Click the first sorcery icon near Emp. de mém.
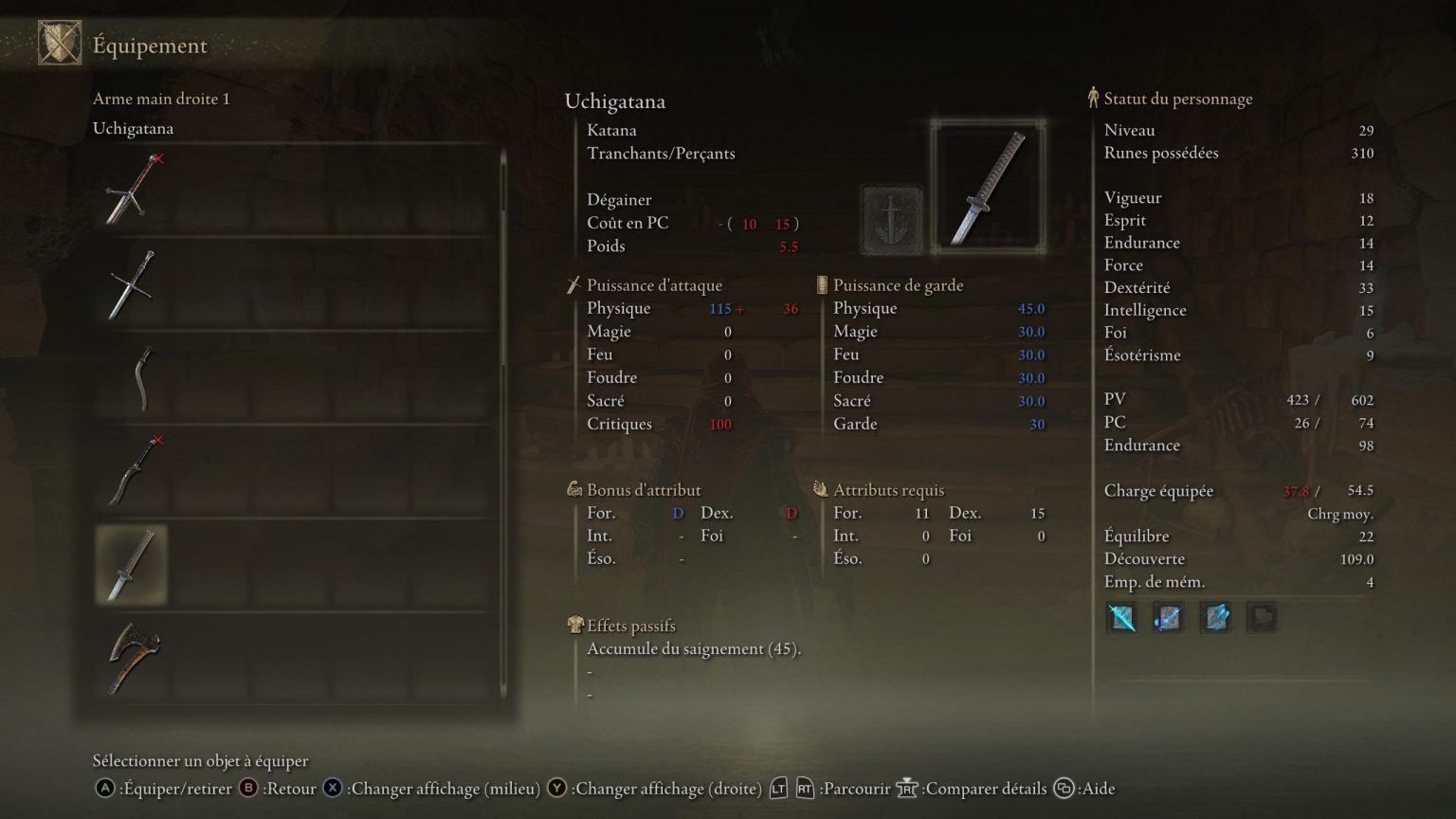Viewport: 1456px width, 819px height. pyautogui.click(x=1121, y=617)
